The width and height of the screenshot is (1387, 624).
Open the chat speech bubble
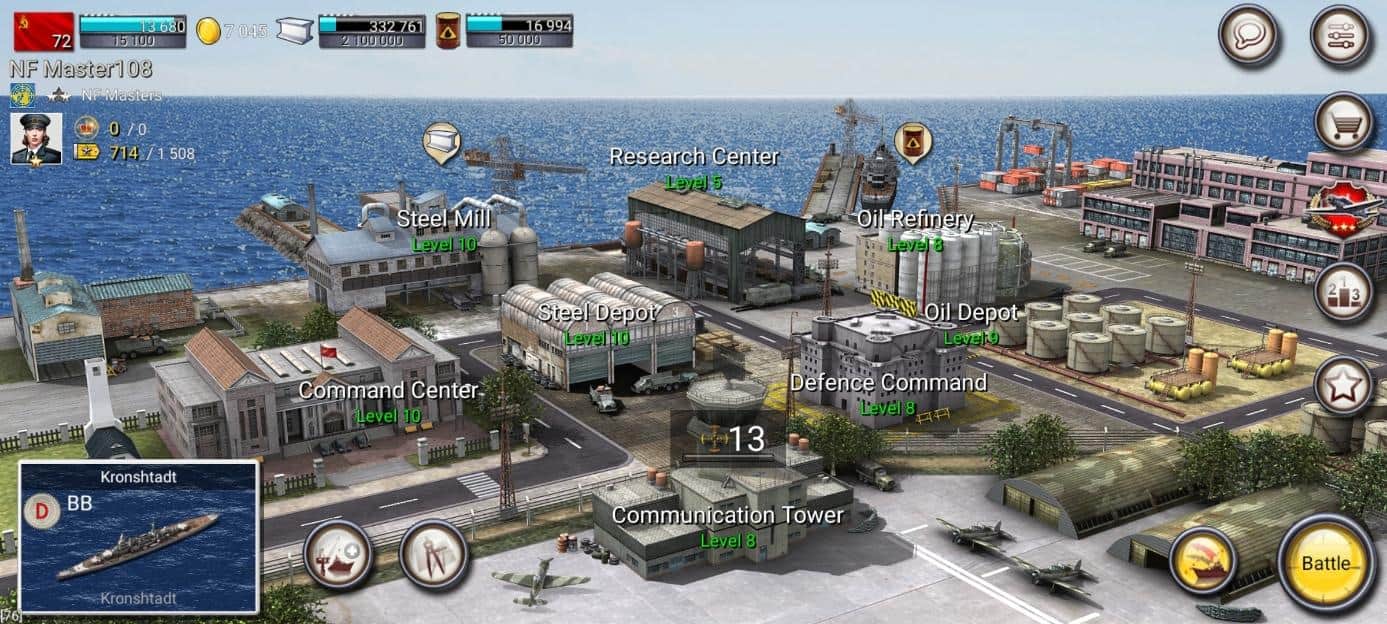1249,36
